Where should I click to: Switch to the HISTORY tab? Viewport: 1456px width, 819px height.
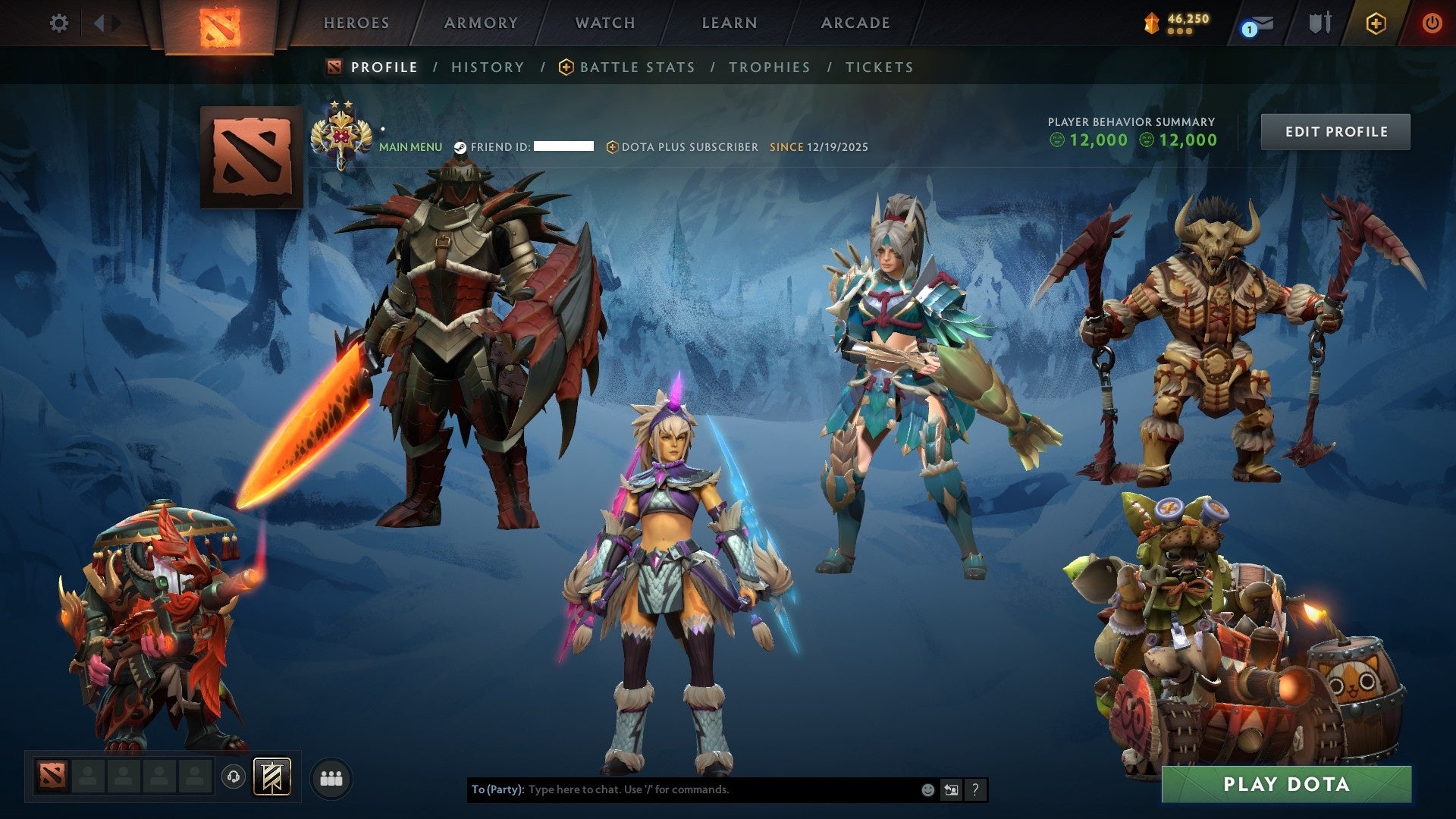tap(487, 67)
